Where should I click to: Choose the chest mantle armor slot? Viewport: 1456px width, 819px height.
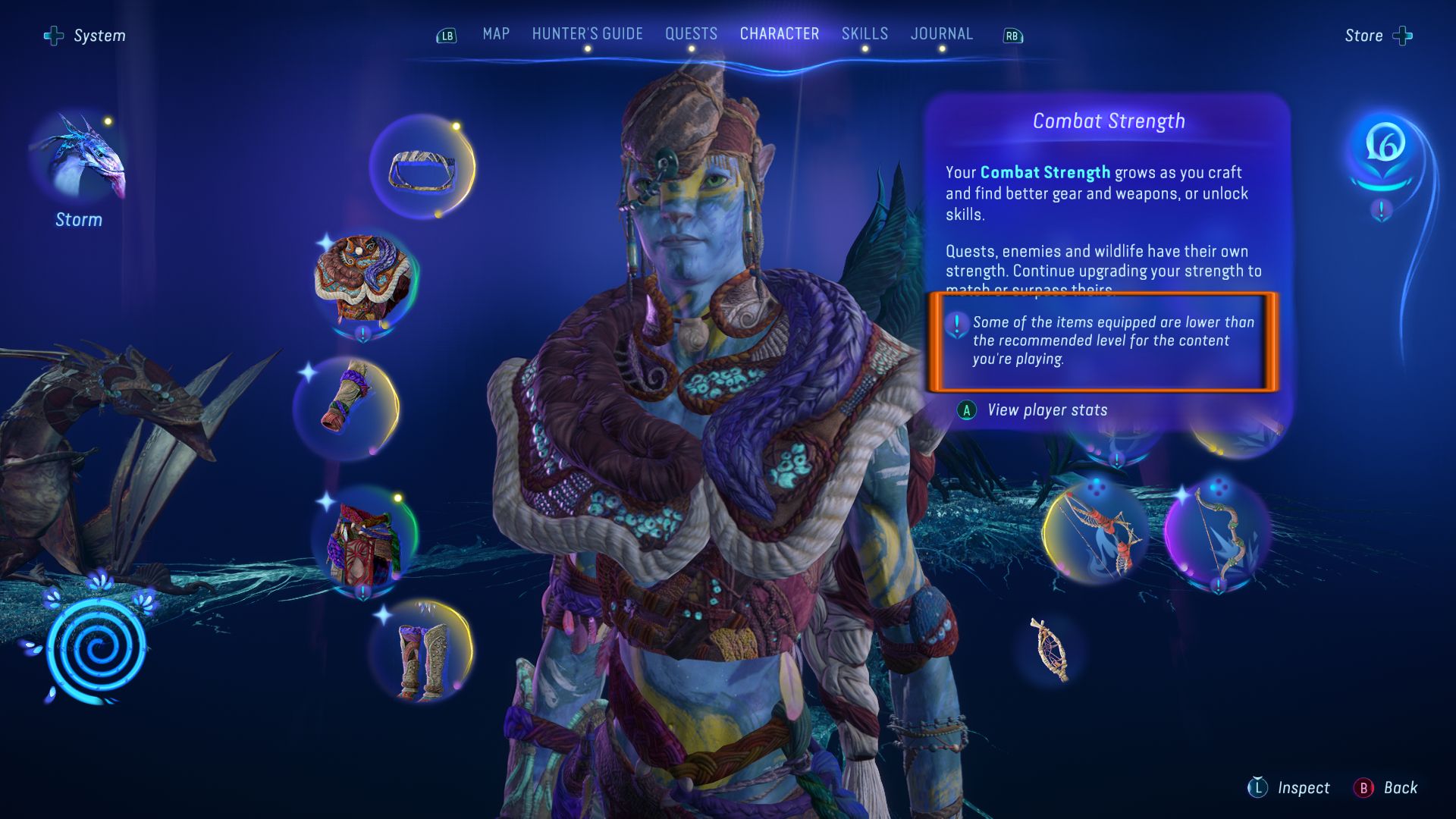click(364, 281)
